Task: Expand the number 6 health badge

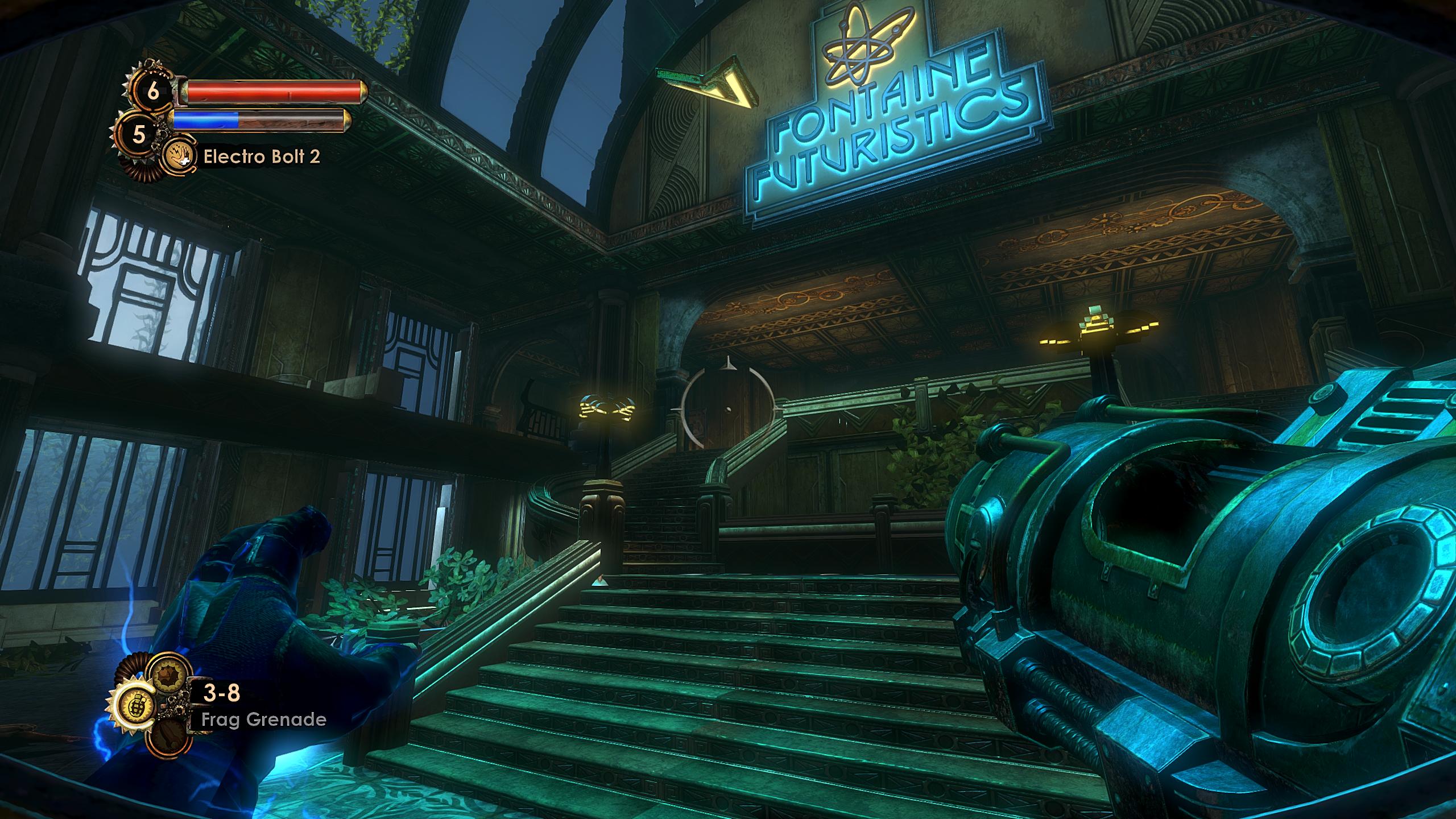Action: 152,91
